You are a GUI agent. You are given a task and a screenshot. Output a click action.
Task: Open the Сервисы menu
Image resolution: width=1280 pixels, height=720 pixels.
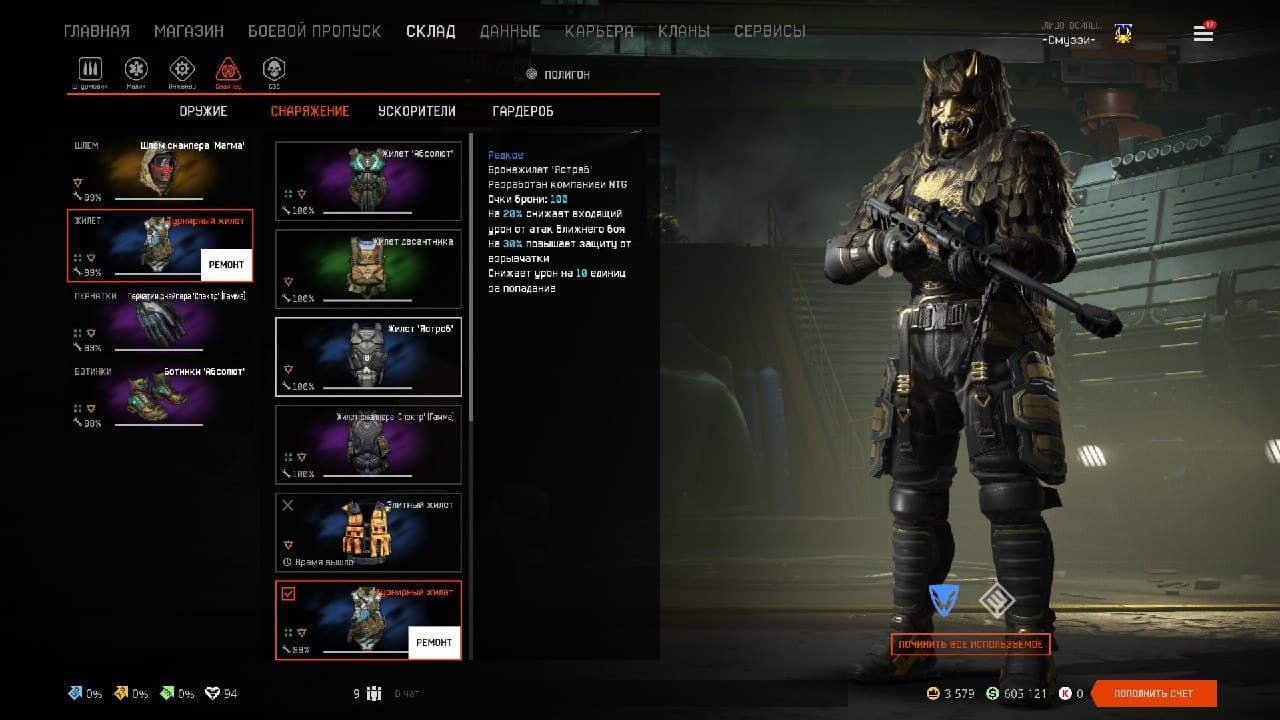point(769,31)
